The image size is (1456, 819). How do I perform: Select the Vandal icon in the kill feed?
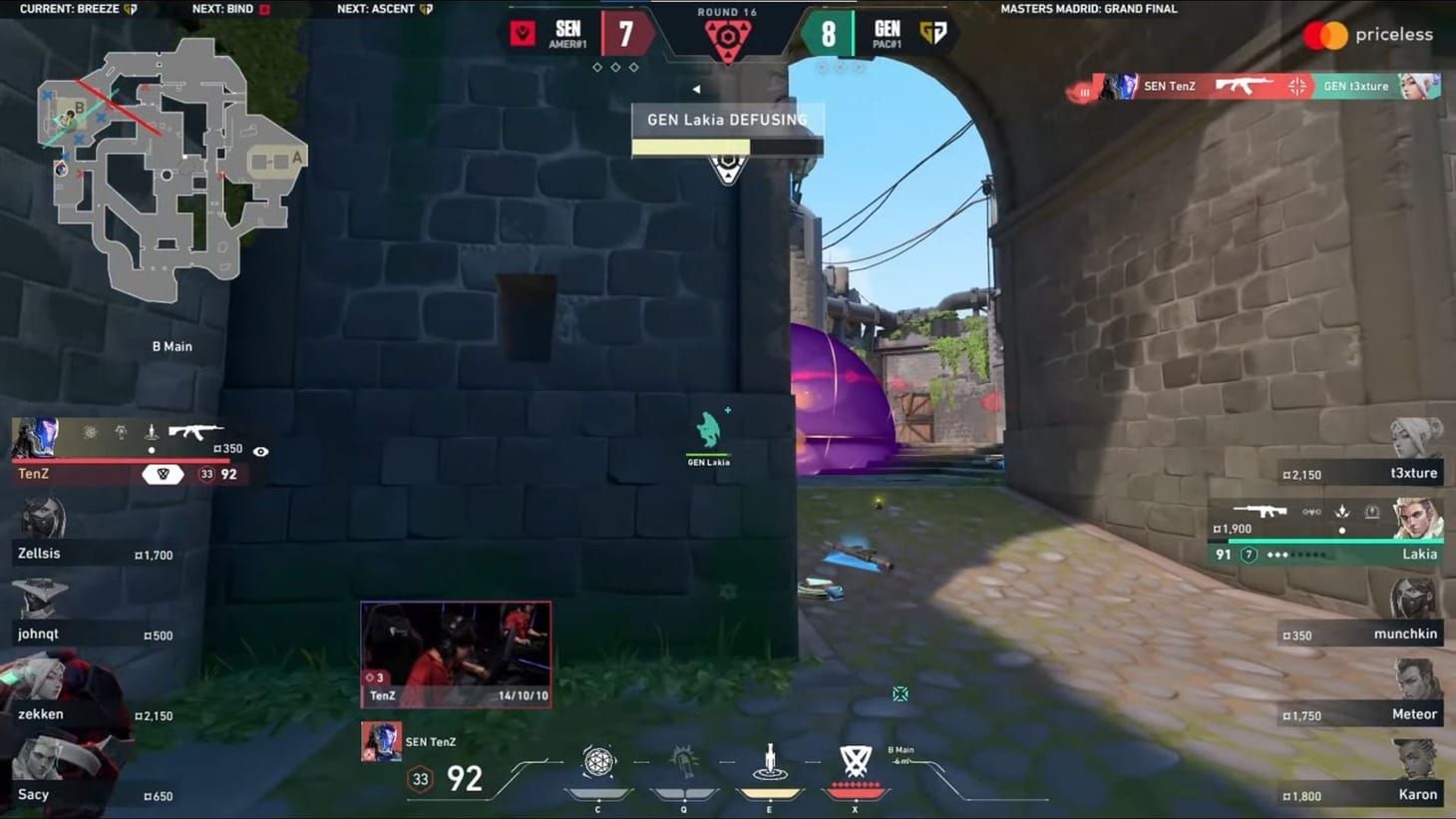pos(1245,86)
